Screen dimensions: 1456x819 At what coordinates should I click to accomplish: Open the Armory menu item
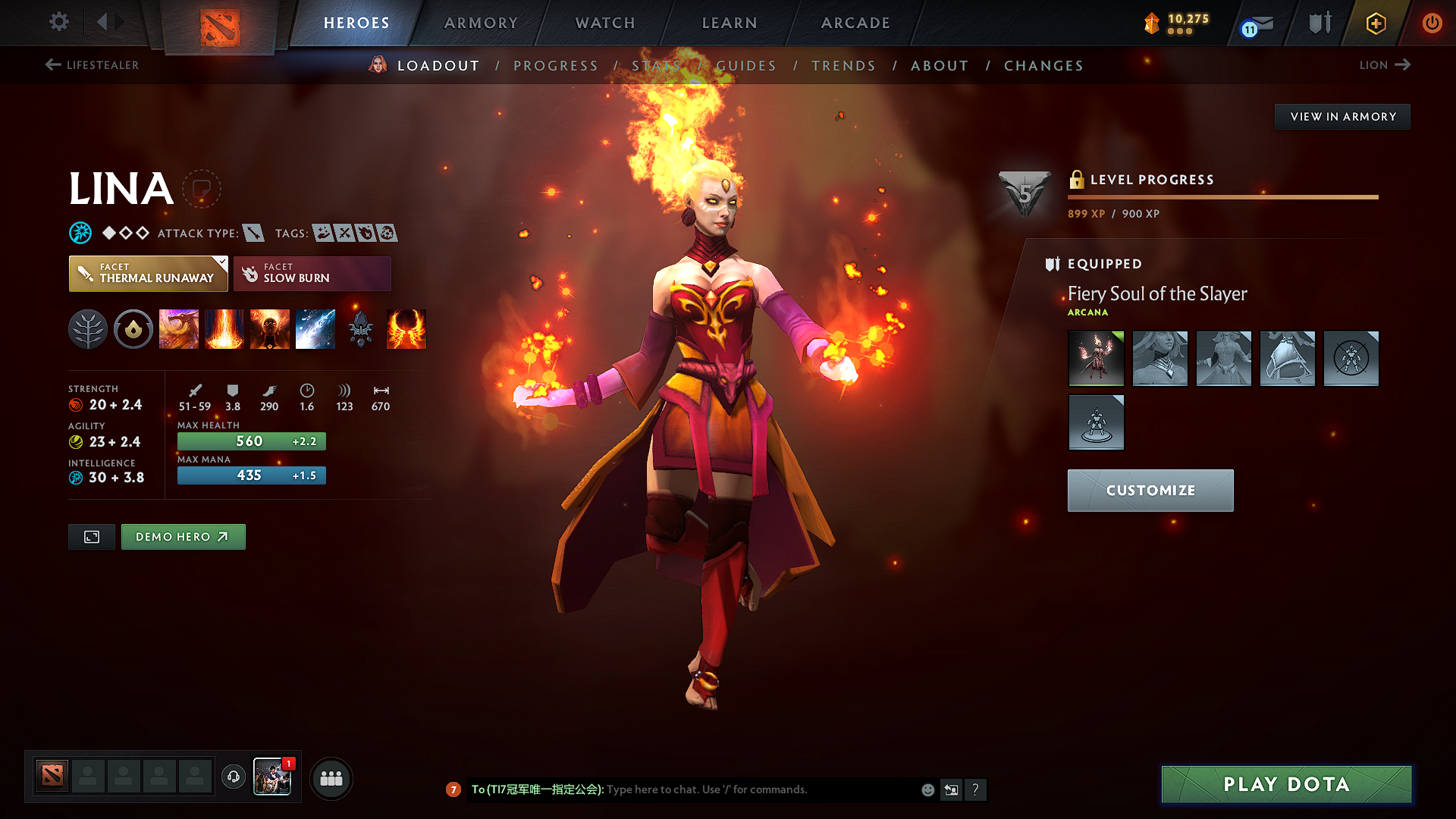(x=481, y=23)
